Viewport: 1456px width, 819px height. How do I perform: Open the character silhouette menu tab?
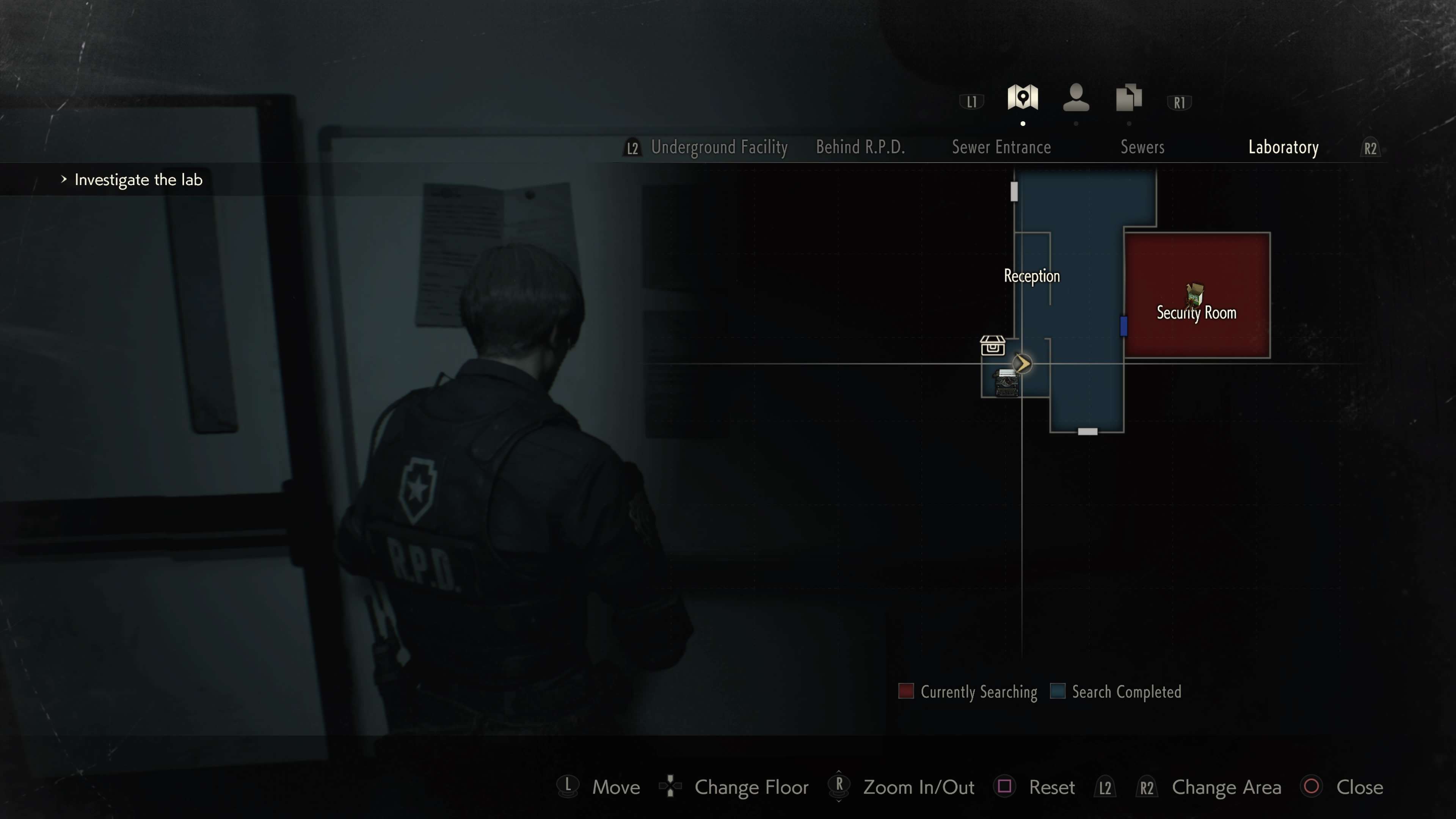[1076, 98]
